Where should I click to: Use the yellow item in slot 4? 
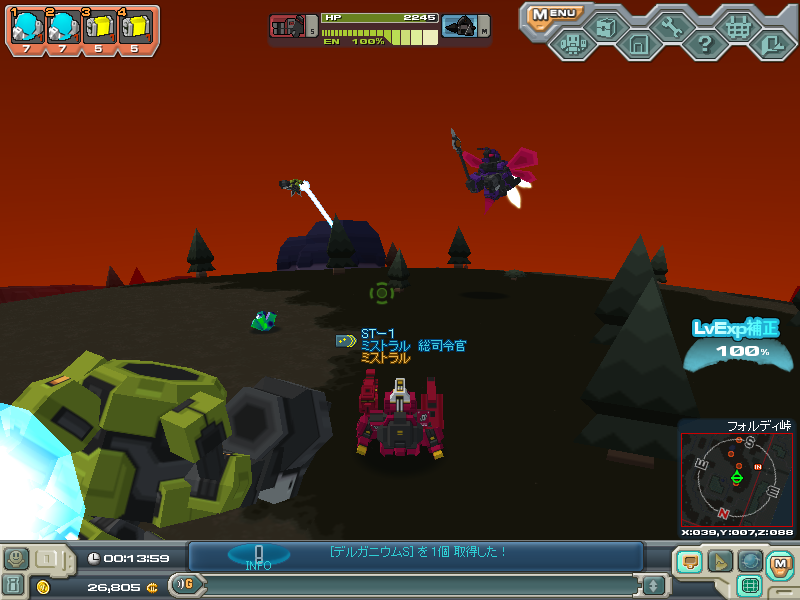tap(135, 25)
